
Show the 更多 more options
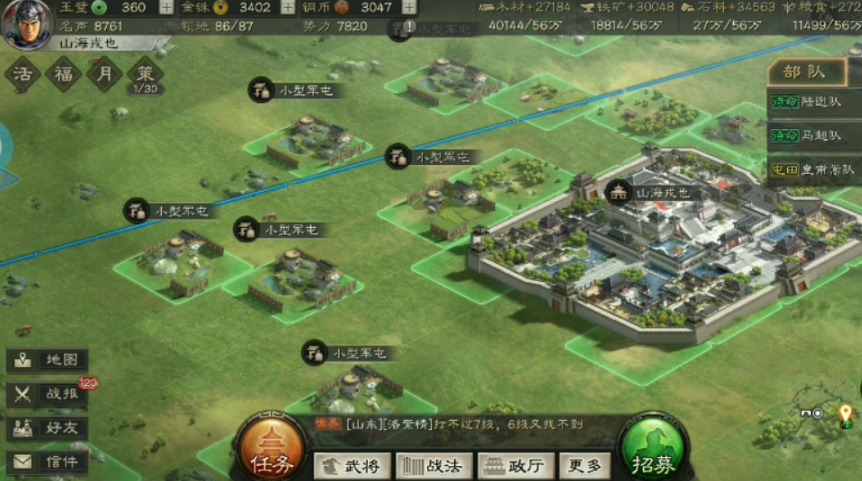tap(584, 465)
